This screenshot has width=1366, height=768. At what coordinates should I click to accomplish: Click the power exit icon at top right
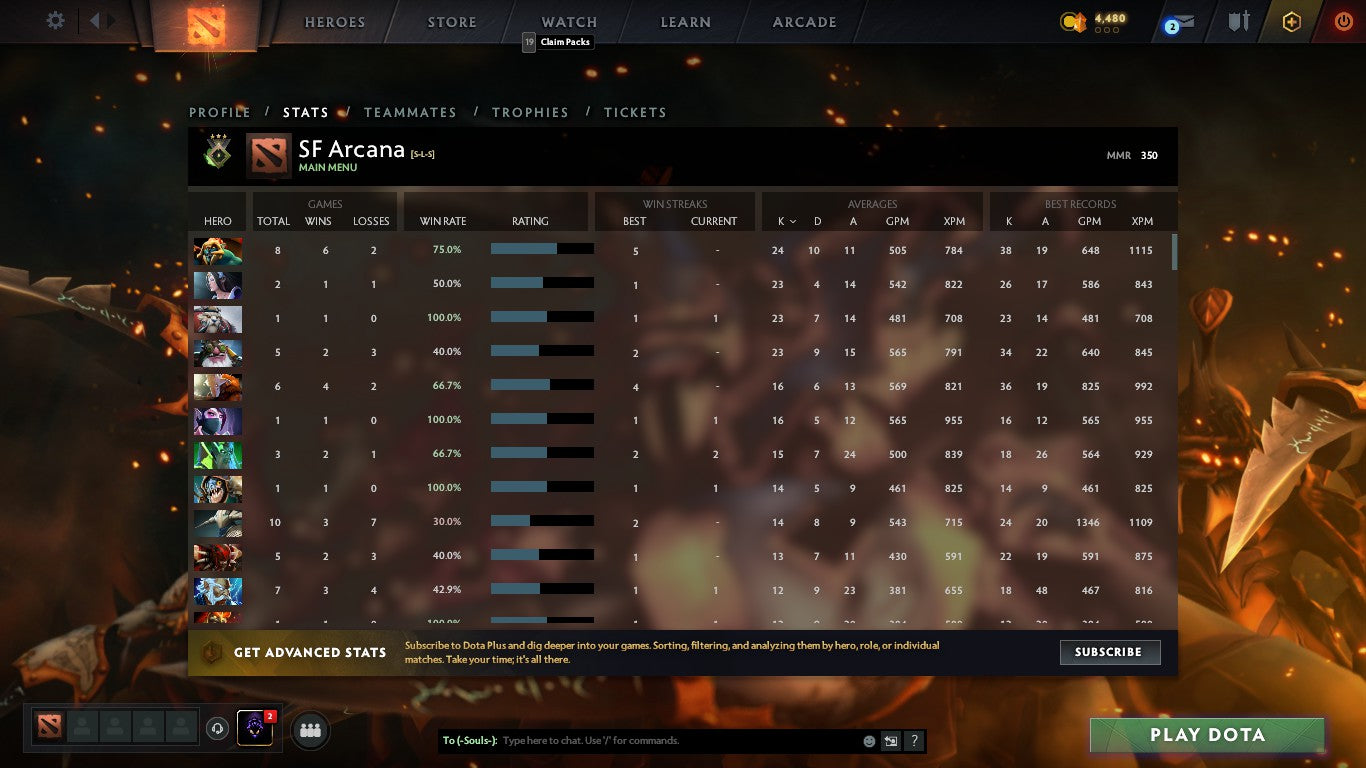pyautogui.click(x=1343, y=20)
